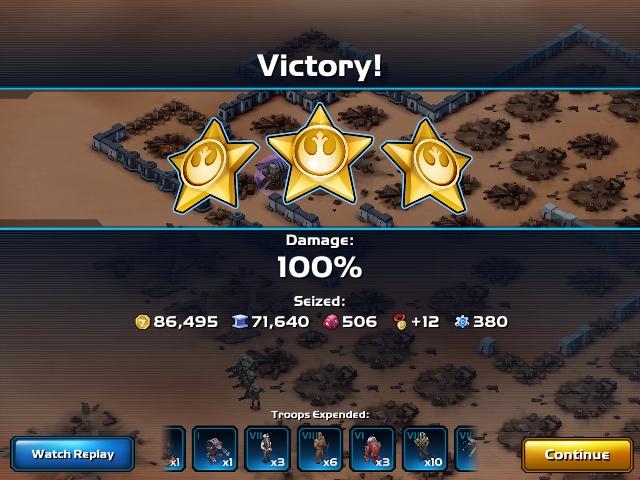Screen dimensions: 640x480
Task: Continue past the Victory screen
Action: pyautogui.click(x=576, y=454)
